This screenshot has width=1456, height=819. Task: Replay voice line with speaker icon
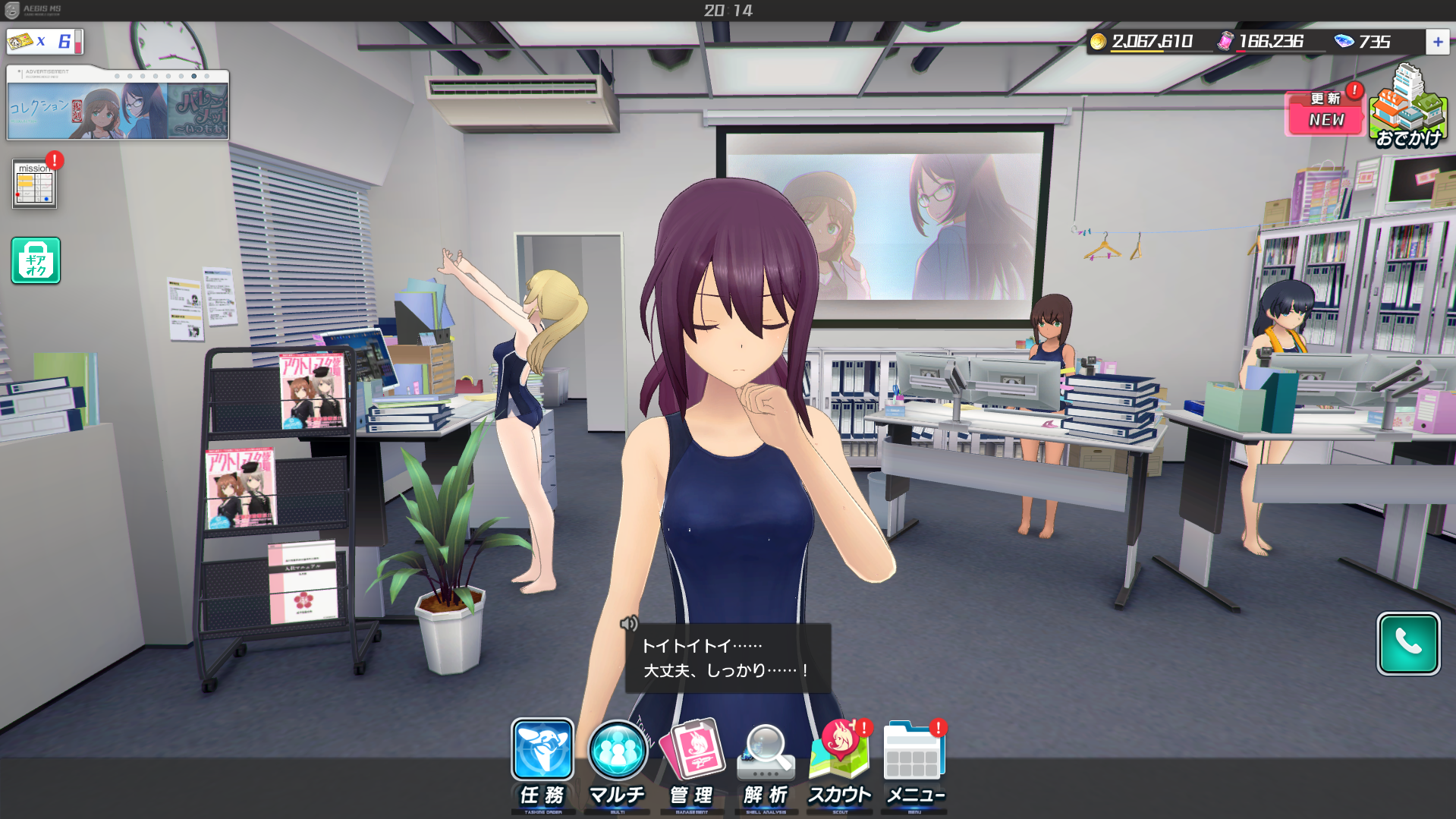(629, 624)
